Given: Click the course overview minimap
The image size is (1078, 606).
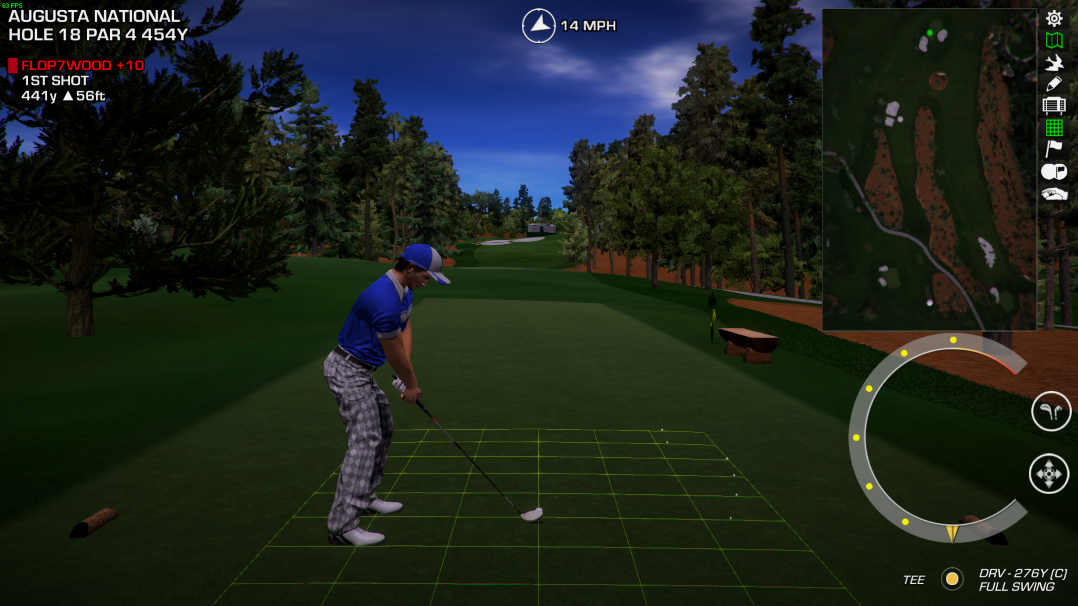Looking at the screenshot, I should click(x=929, y=169).
